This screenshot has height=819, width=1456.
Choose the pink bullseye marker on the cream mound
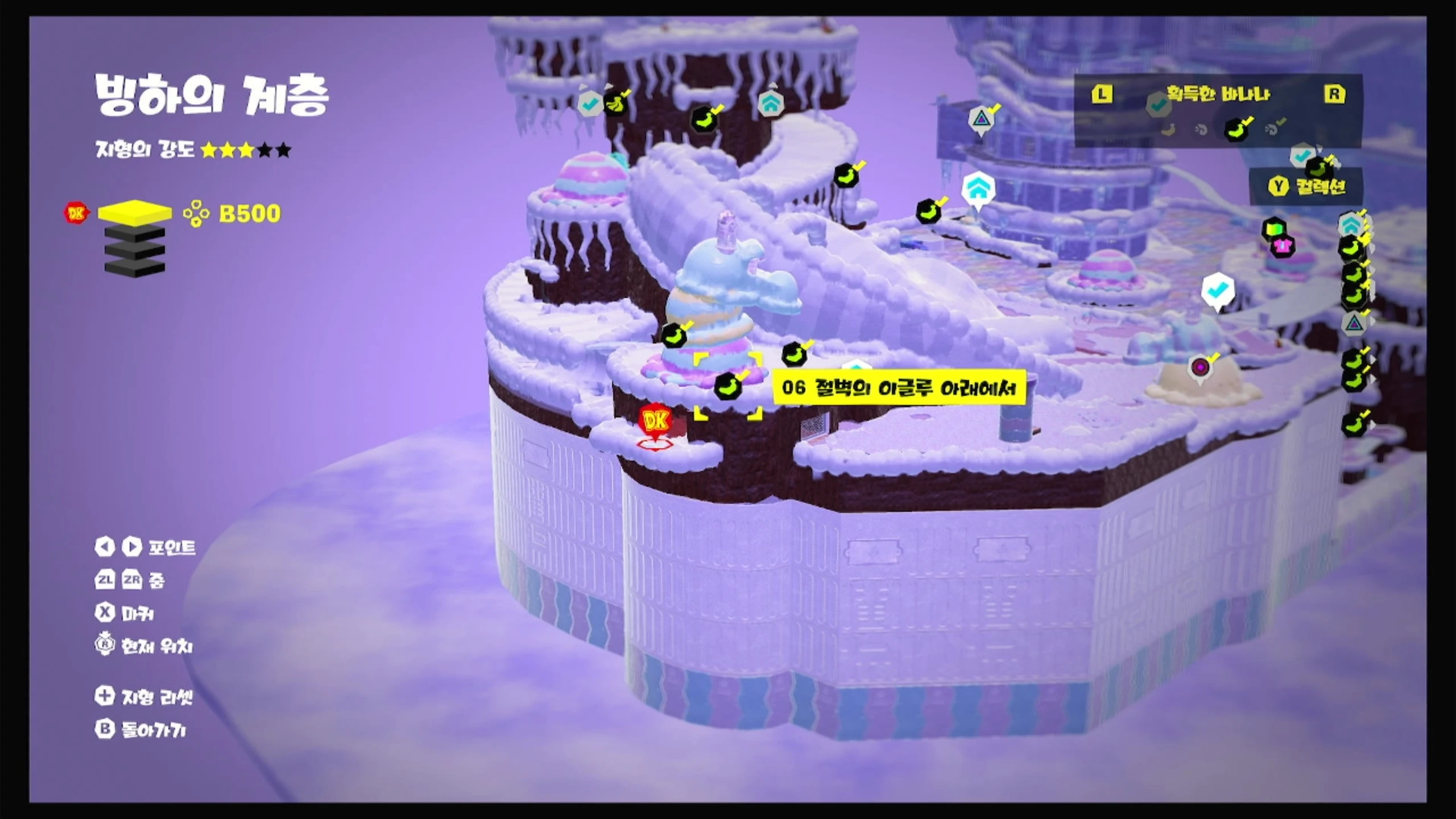1200,367
